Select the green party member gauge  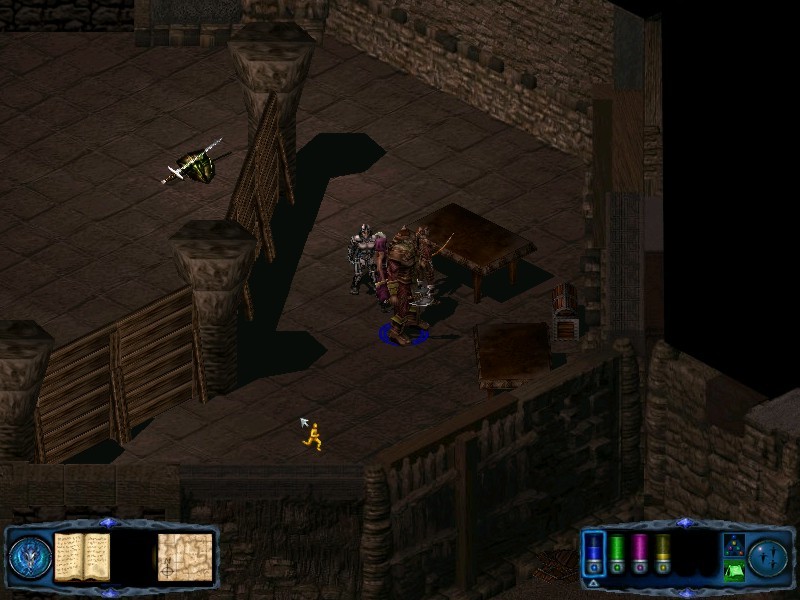617,553
